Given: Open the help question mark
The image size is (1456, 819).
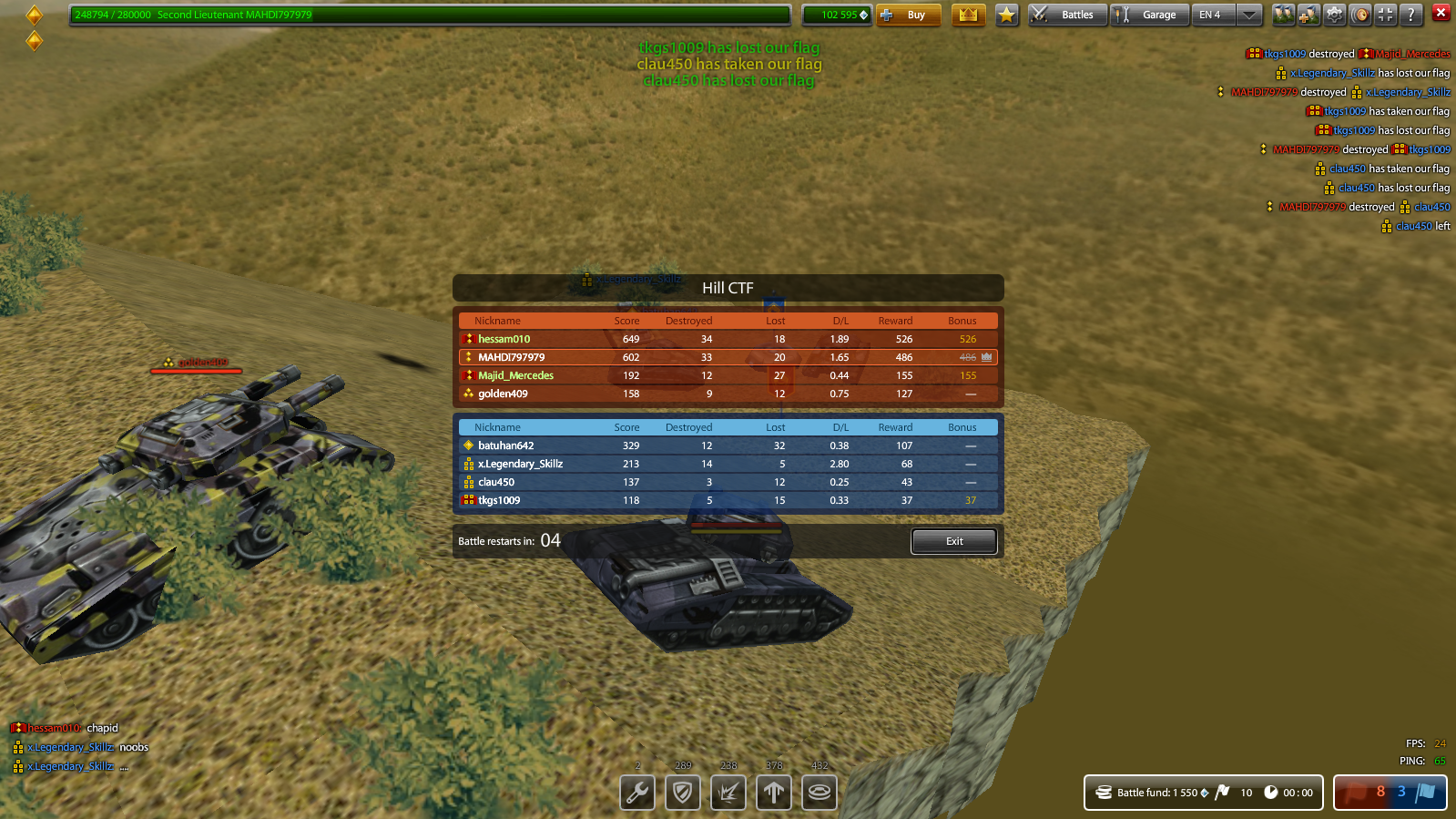Looking at the screenshot, I should 1410,14.
